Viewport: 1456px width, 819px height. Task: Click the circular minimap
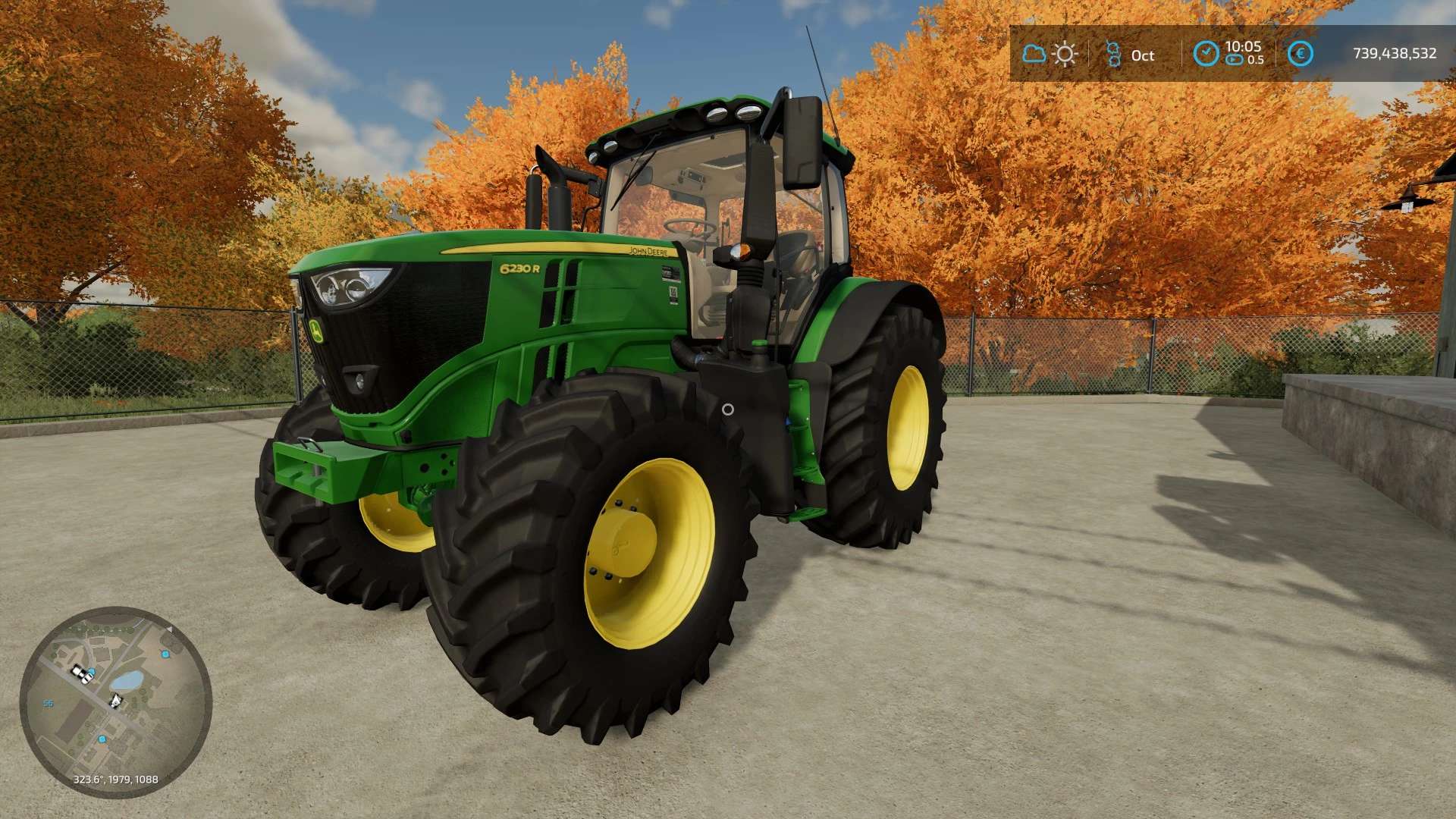(x=115, y=701)
